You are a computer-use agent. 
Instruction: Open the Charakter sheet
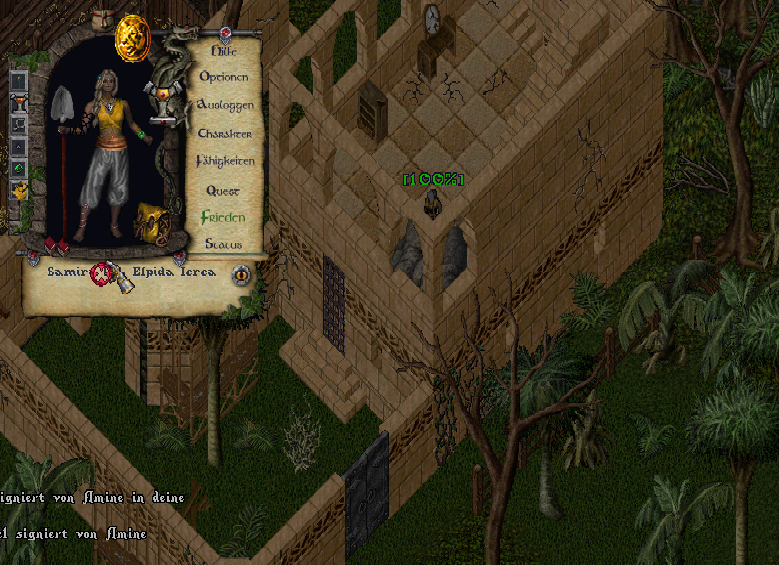[224, 133]
